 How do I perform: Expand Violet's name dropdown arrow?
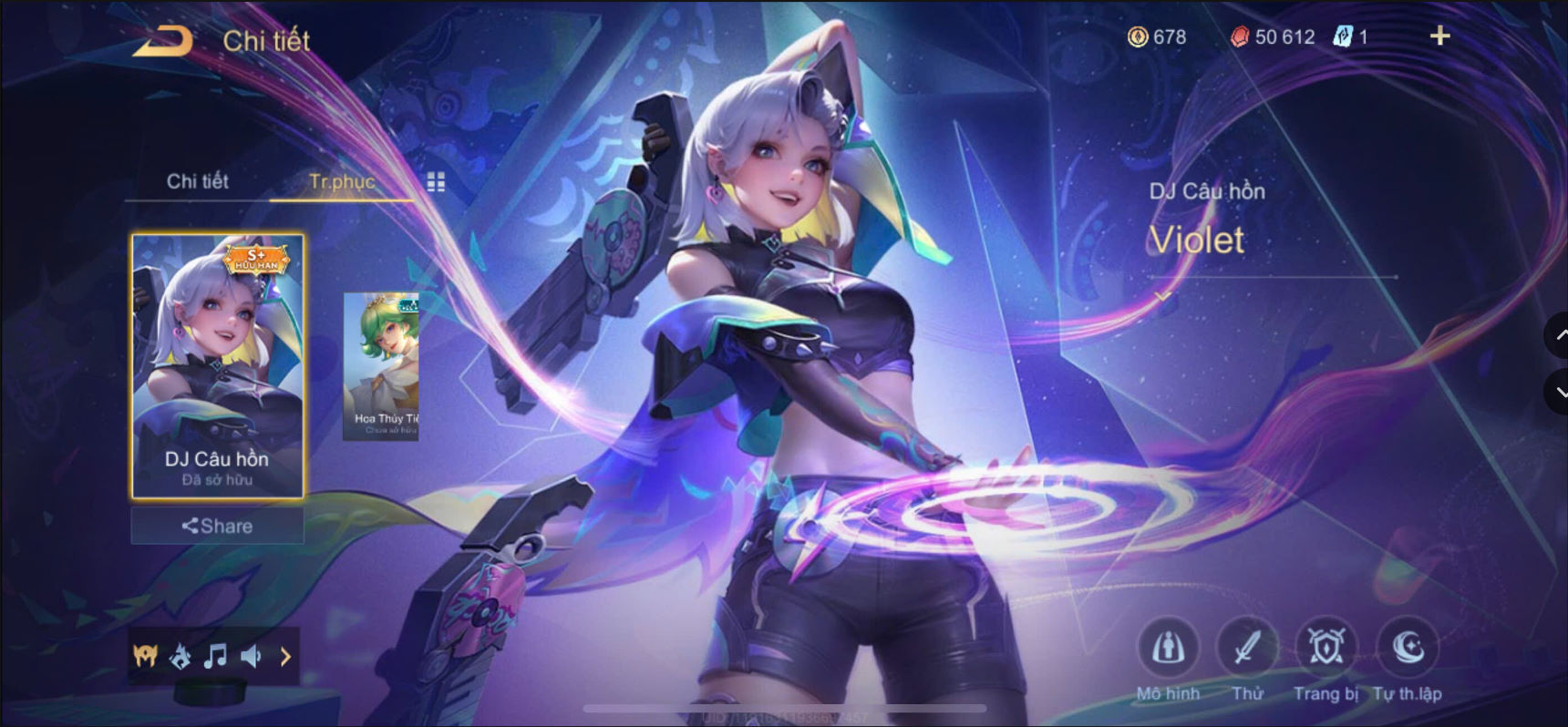(1161, 296)
